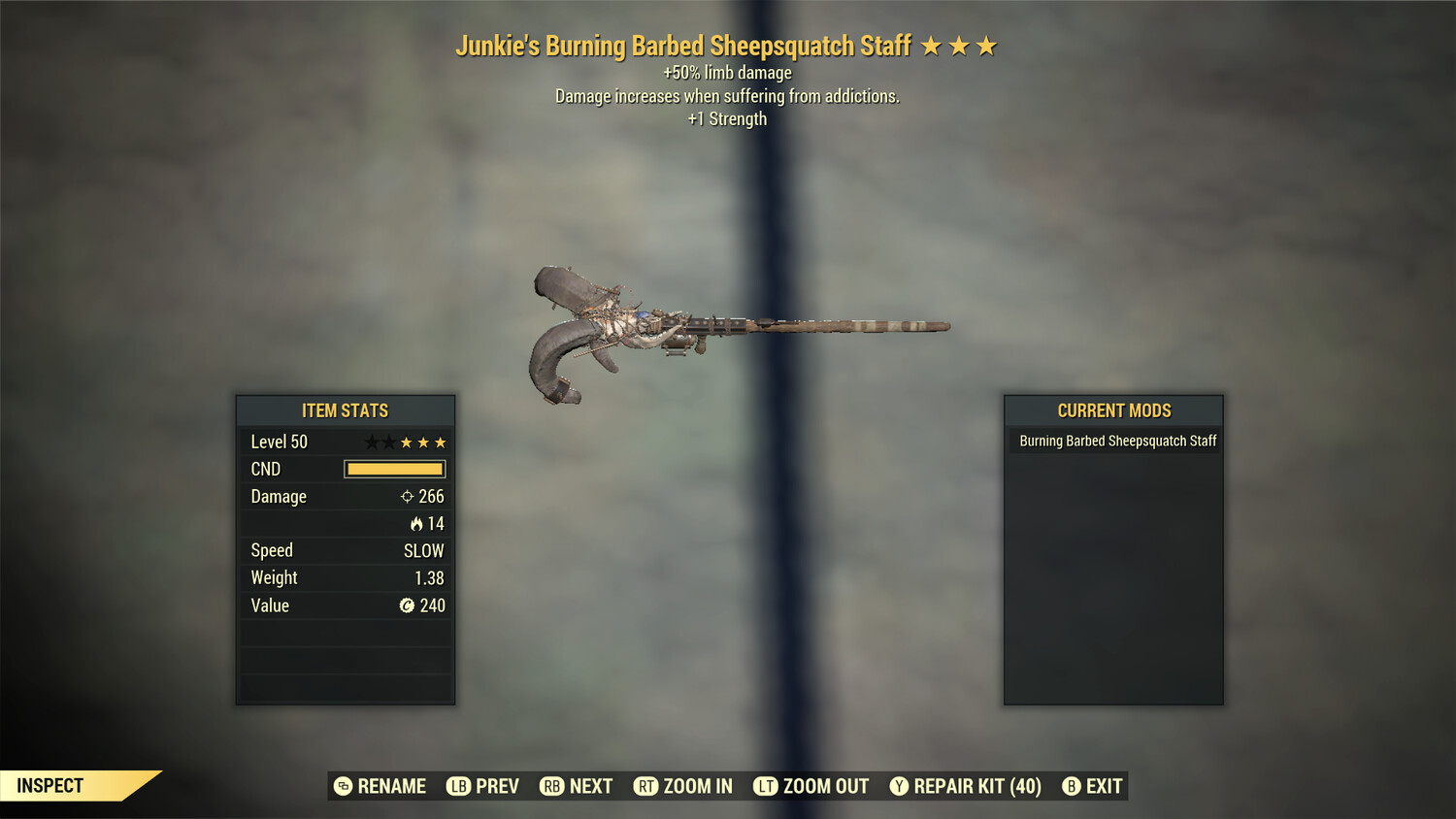Screen dimensions: 1456x819
Task: Select the Burning Barbed Sheepsquatch Staff mod entry
Action: 1116,441
